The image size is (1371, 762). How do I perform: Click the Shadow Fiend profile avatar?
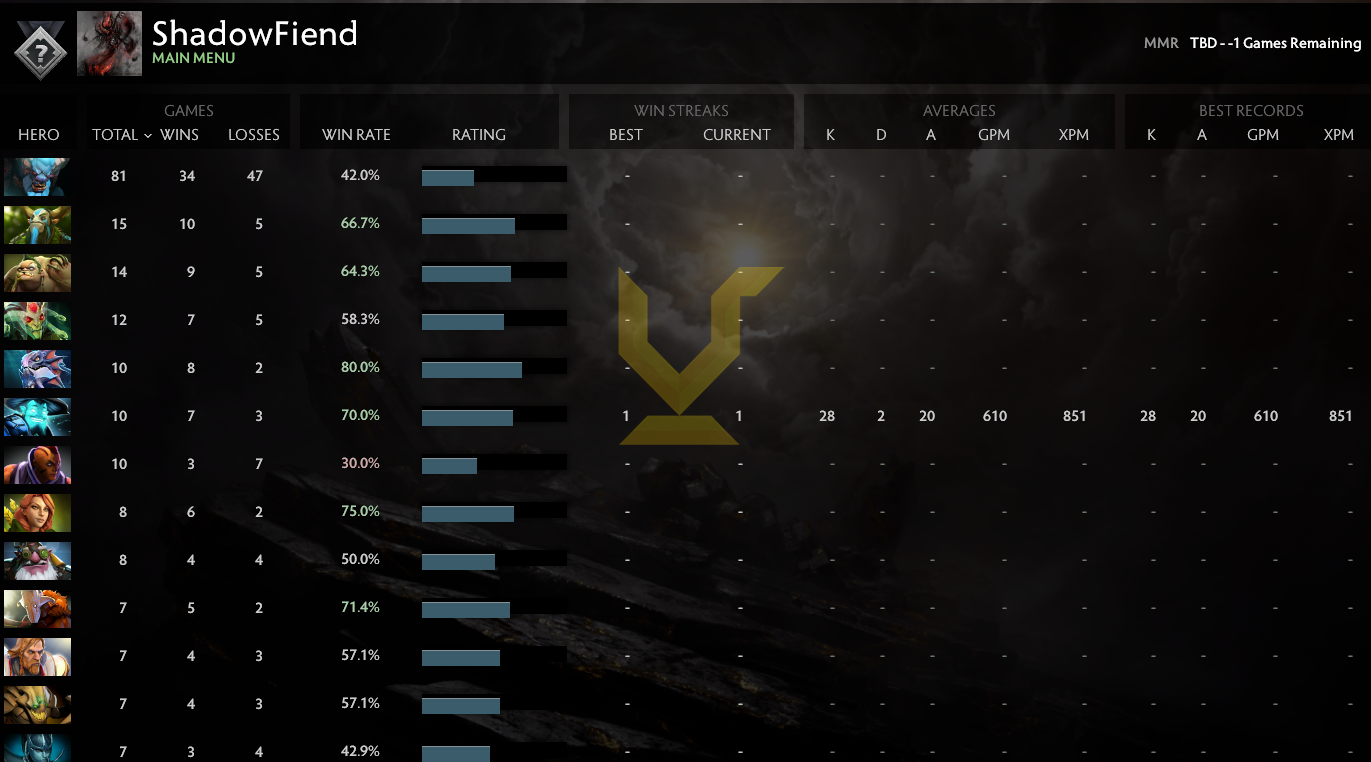(x=109, y=44)
